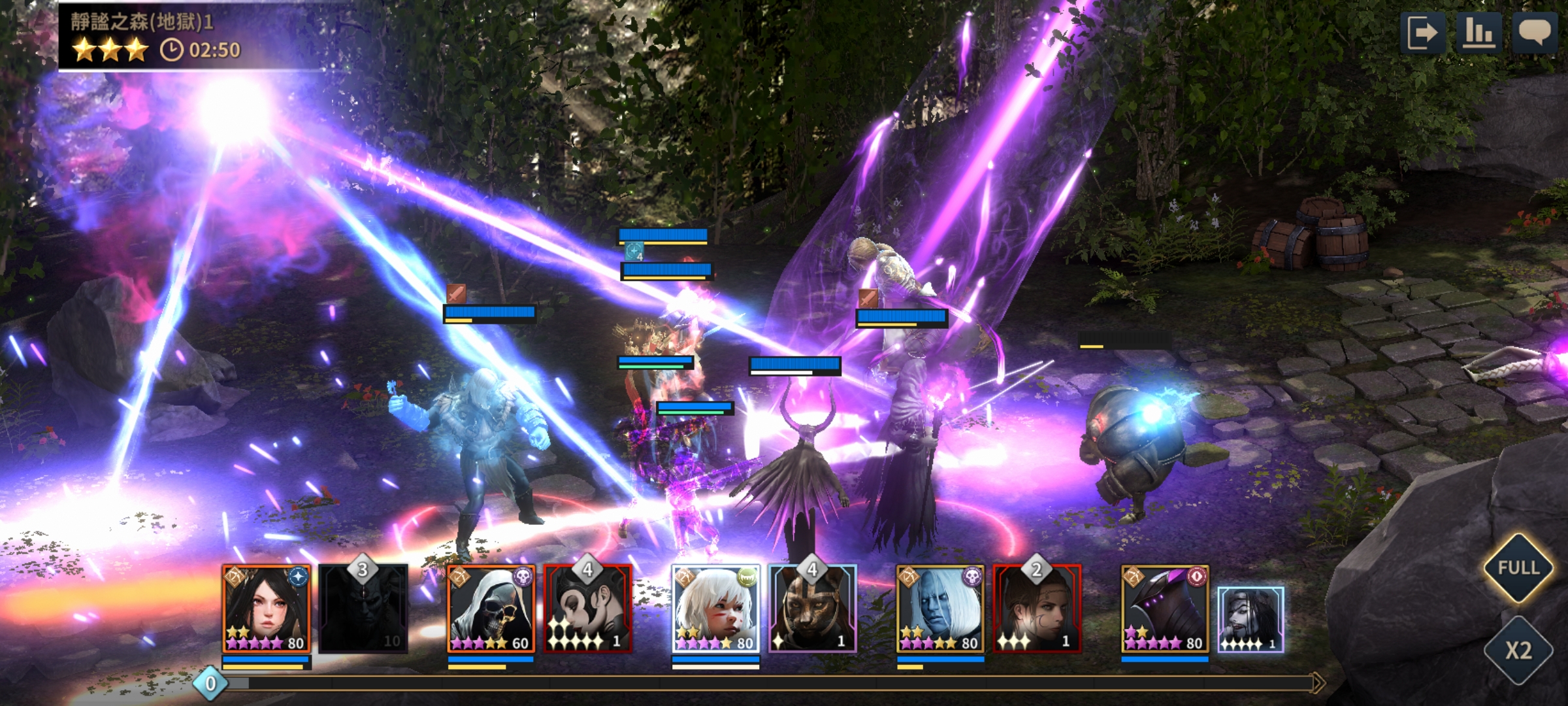Image resolution: width=1568 pixels, height=706 pixels.
Task: Select the hooded skull reaper hero portrait
Action: (491, 609)
